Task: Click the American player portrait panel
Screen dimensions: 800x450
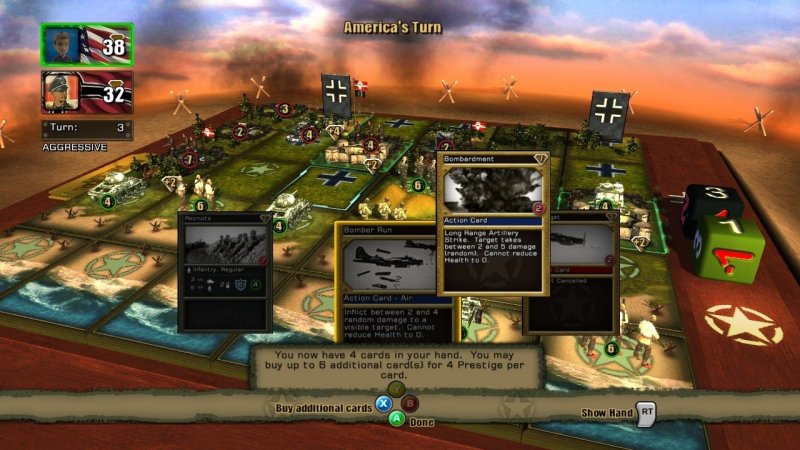Action: tap(86, 45)
